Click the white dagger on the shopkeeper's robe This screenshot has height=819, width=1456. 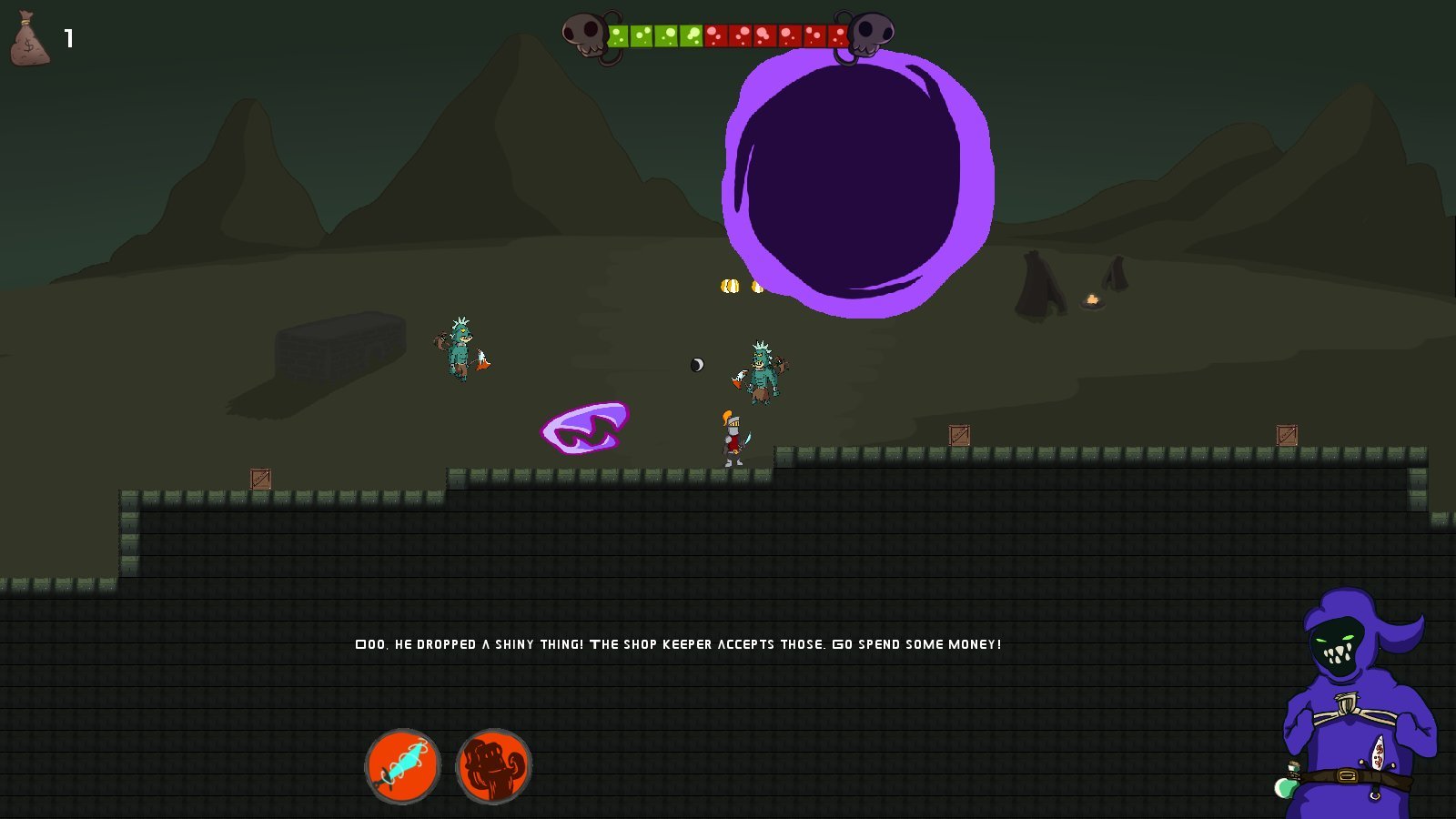tap(1380, 752)
